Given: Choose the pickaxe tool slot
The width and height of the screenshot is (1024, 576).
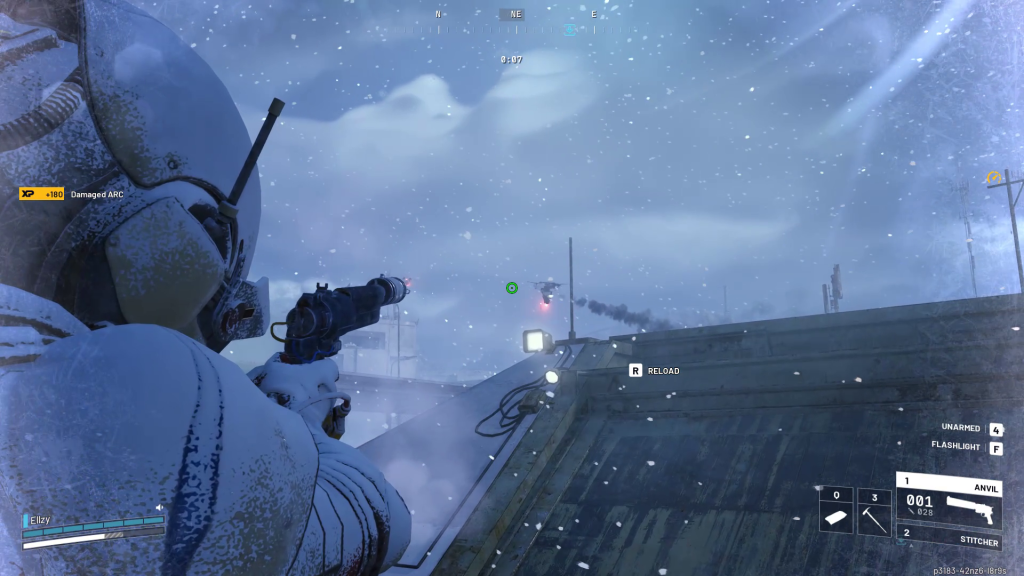Looking at the screenshot, I should point(874,511).
